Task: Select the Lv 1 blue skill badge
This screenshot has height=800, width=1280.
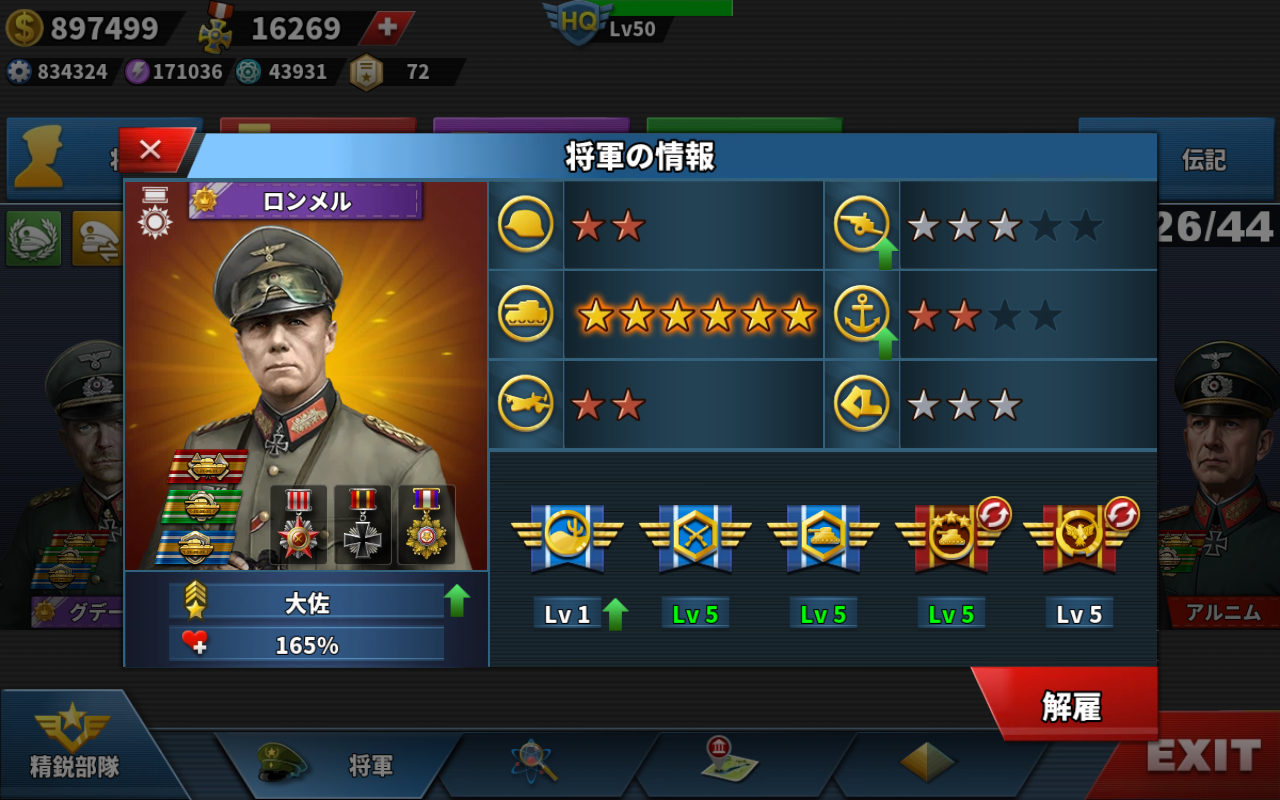Action: point(567,538)
